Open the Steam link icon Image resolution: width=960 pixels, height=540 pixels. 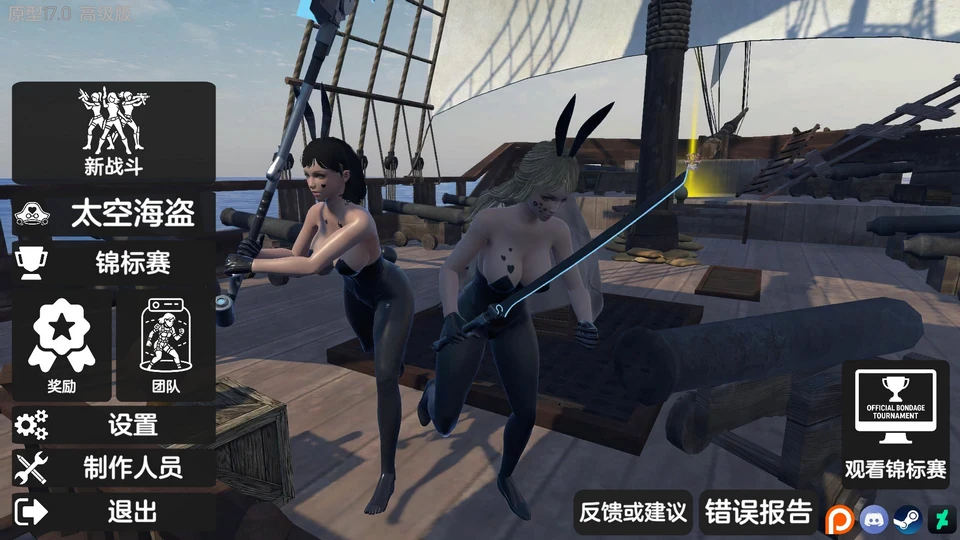click(907, 519)
